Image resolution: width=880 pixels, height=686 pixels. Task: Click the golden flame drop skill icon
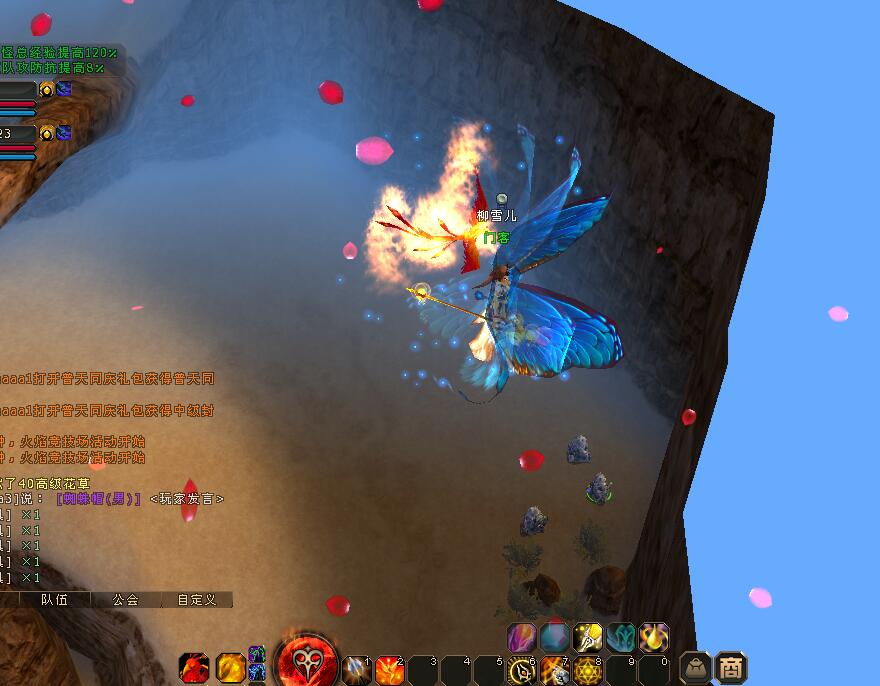point(654,637)
